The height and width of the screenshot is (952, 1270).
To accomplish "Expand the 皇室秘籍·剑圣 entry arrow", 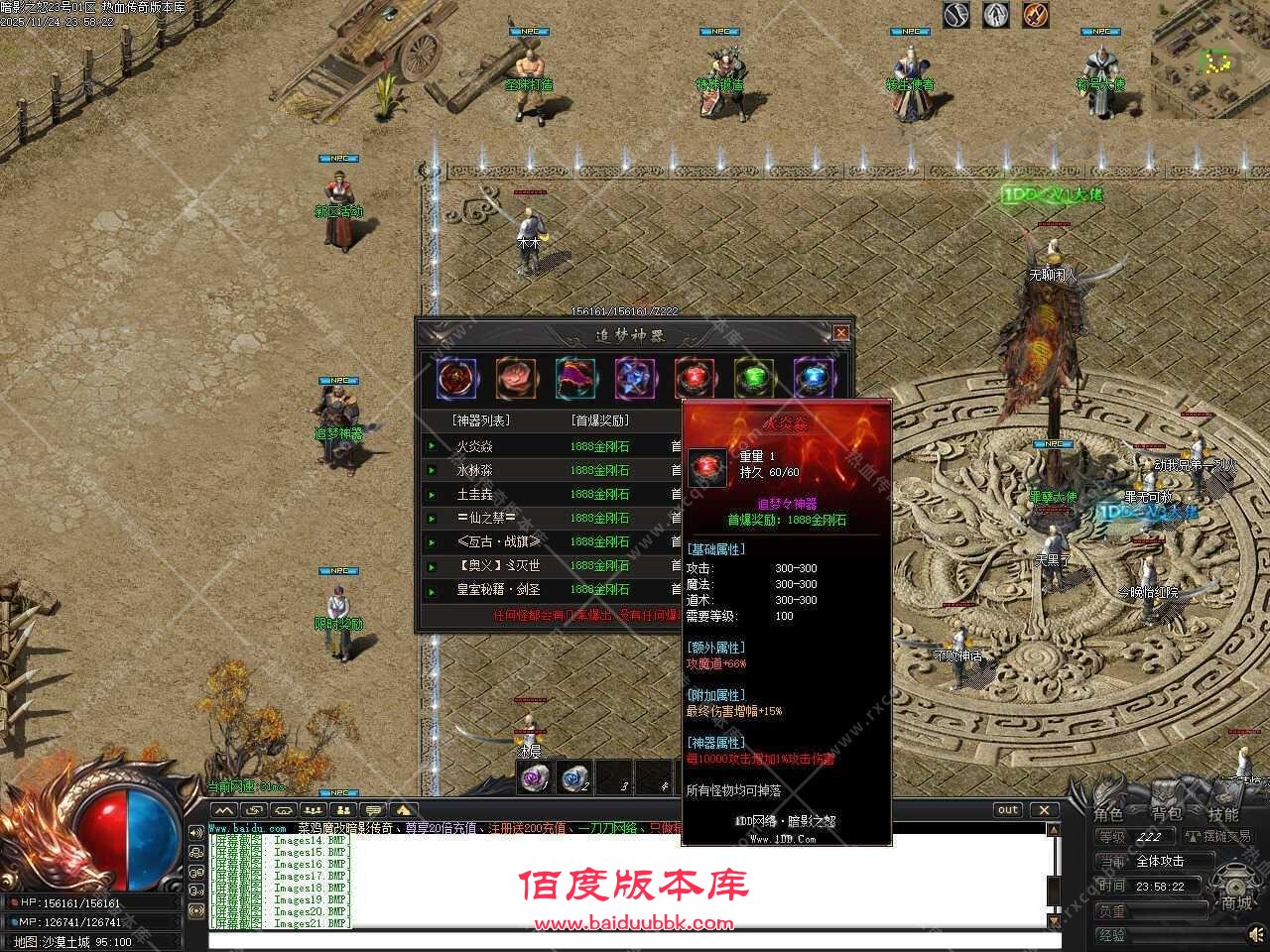I will (431, 588).
